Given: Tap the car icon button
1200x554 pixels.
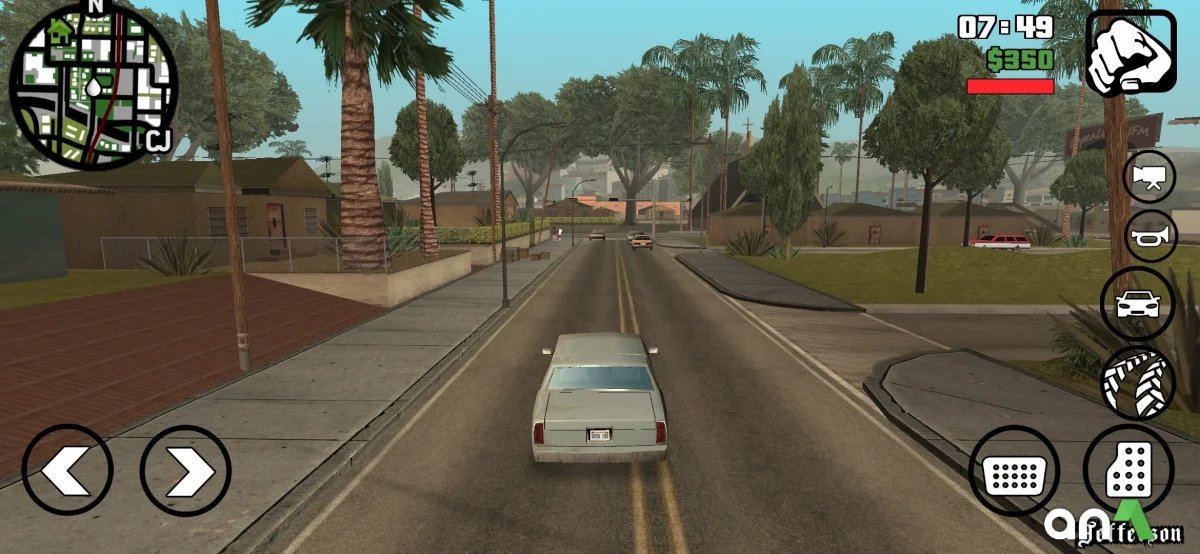Looking at the screenshot, I should pyautogui.click(x=1138, y=304).
